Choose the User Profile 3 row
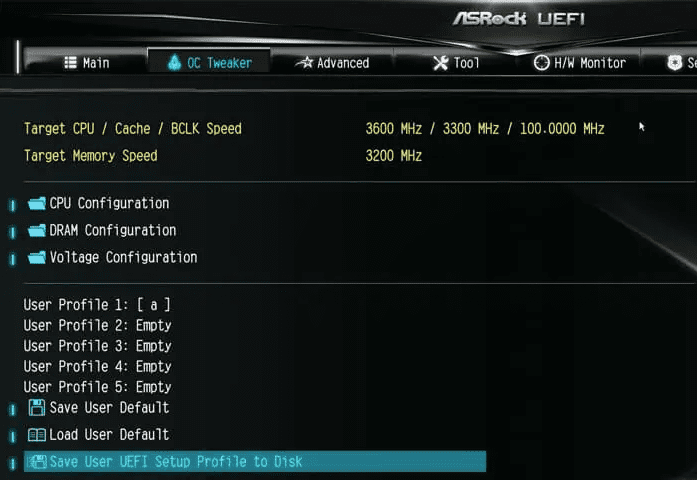 click(x=97, y=346)
